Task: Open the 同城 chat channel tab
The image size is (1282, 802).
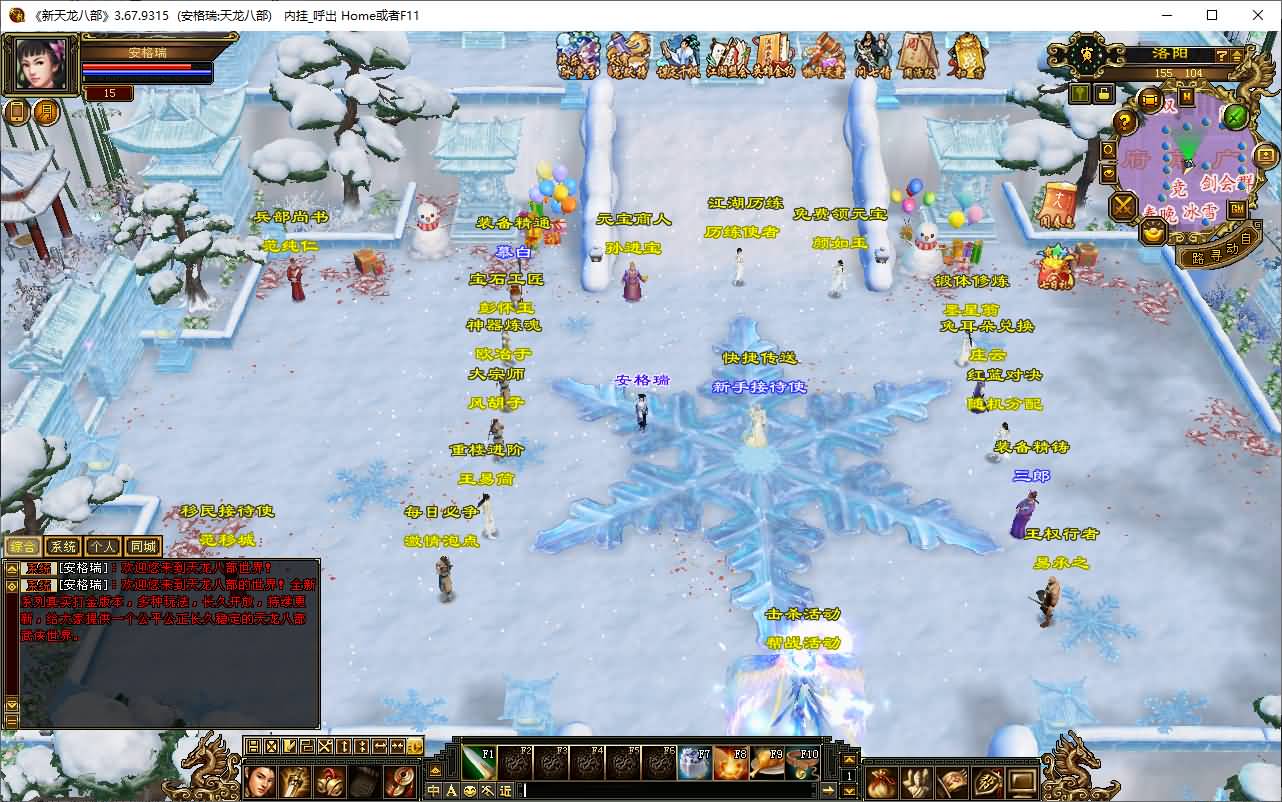Action: (x=143, y=546)
